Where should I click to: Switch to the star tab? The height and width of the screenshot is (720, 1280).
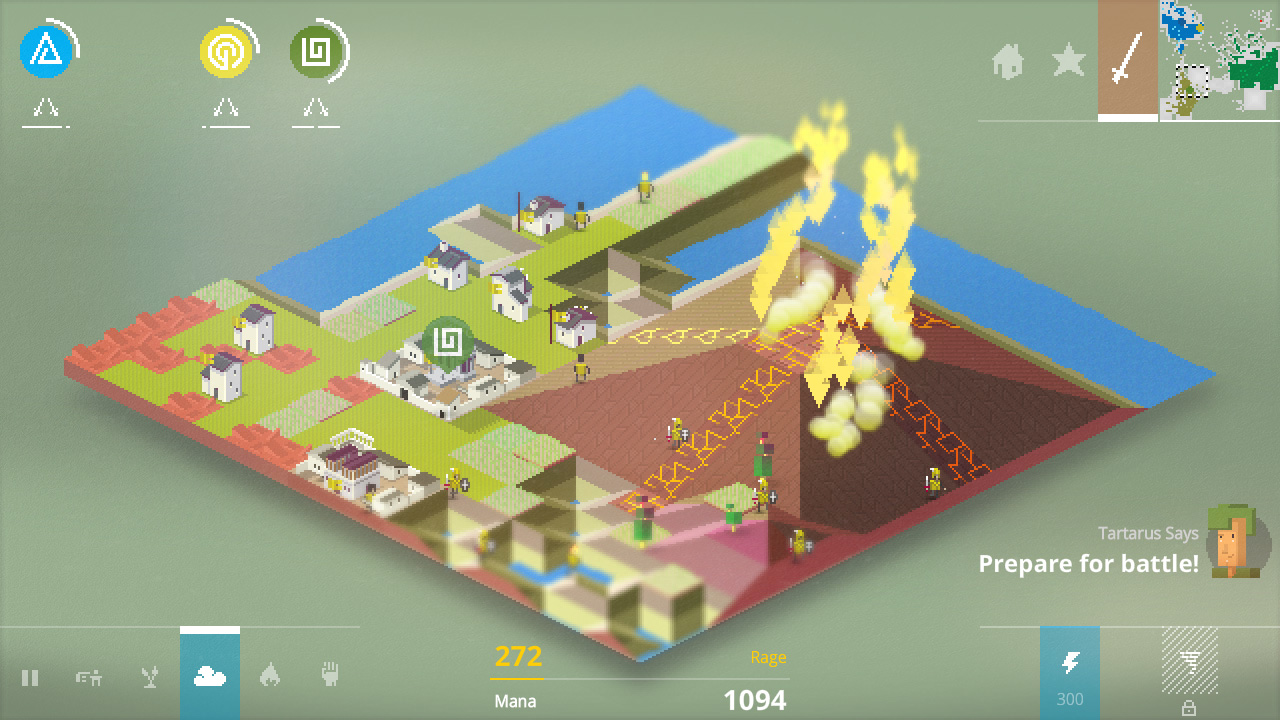tap(1070, 62)
